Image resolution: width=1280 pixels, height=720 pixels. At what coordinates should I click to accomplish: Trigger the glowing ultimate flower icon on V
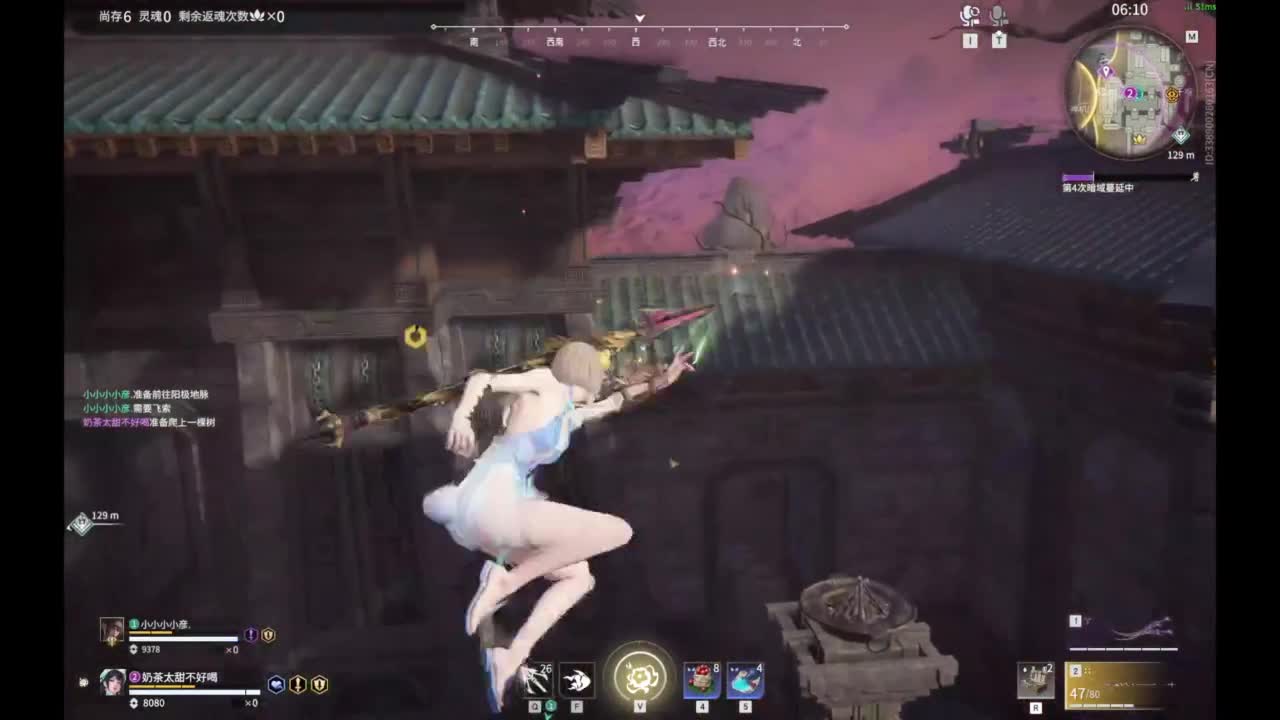pyautogui.click(x=640, y=677)
